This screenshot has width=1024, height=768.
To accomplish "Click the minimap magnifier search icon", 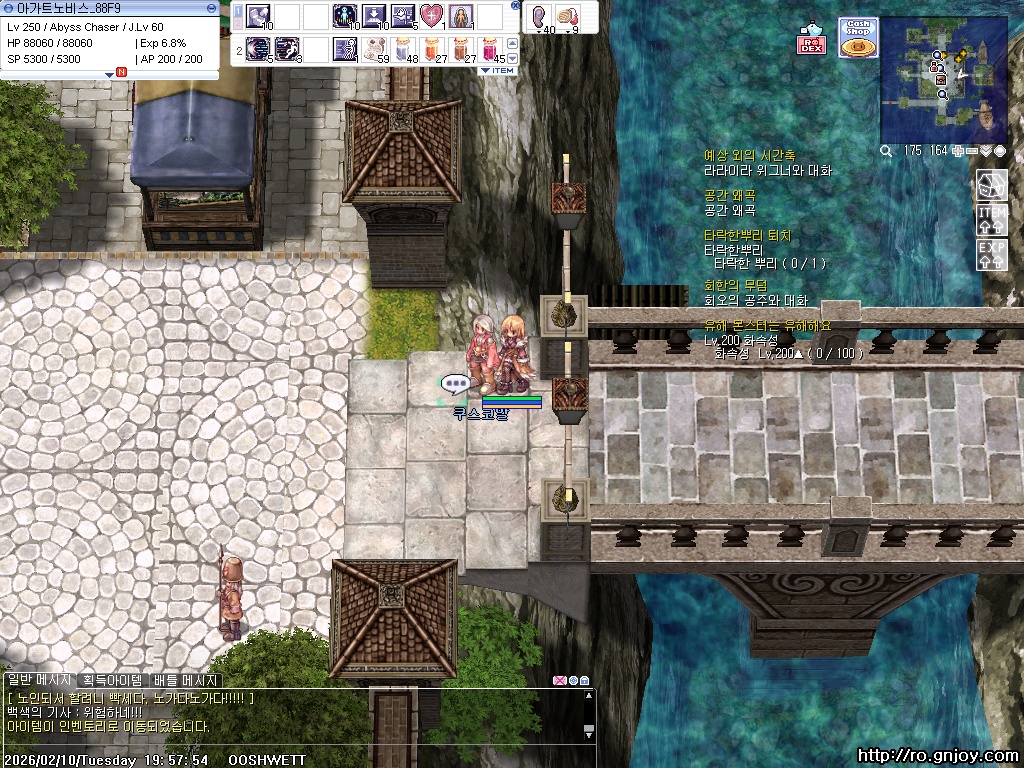I will [x=886, y=151].
